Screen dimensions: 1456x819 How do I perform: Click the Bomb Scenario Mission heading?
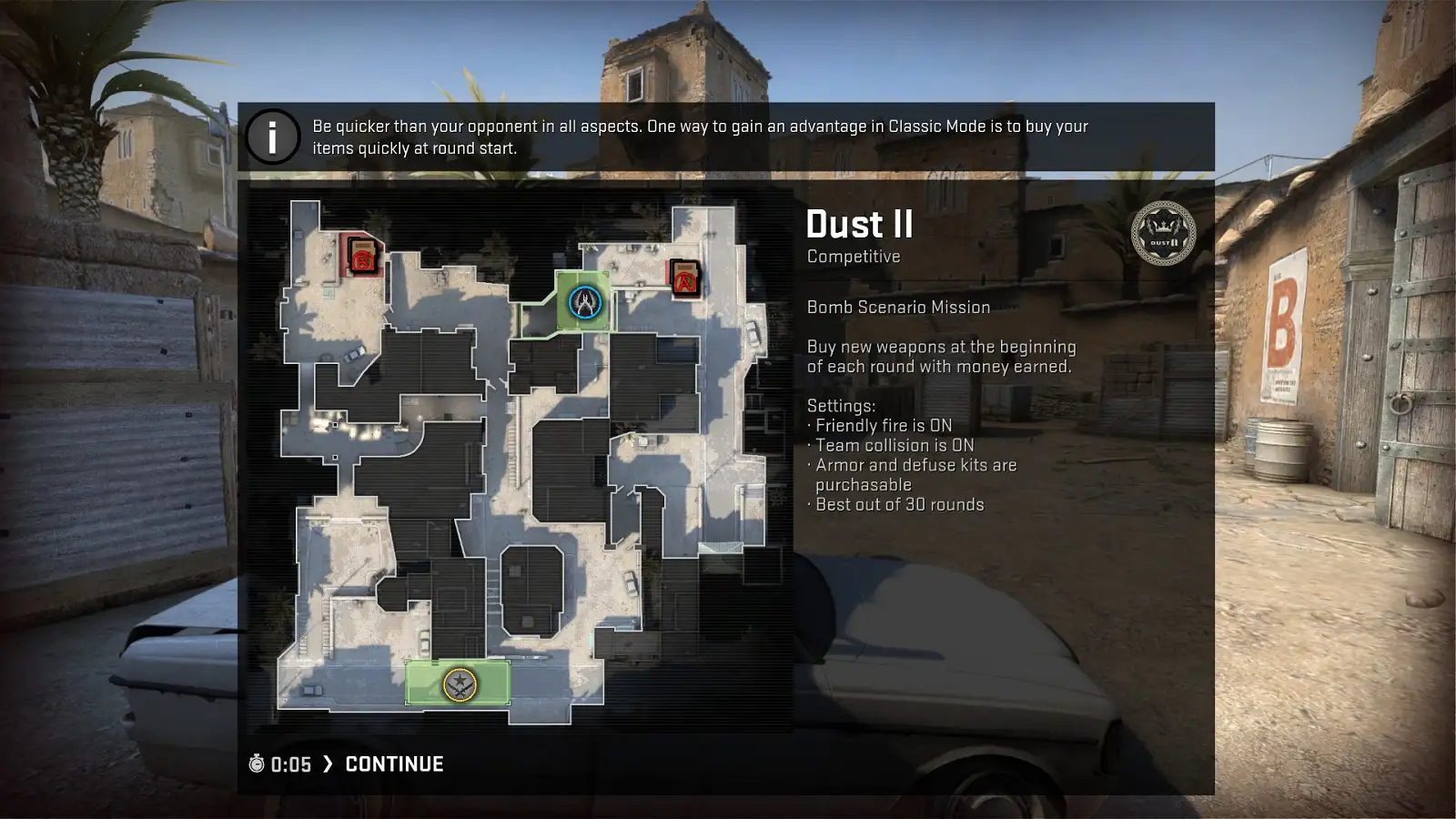898,307
